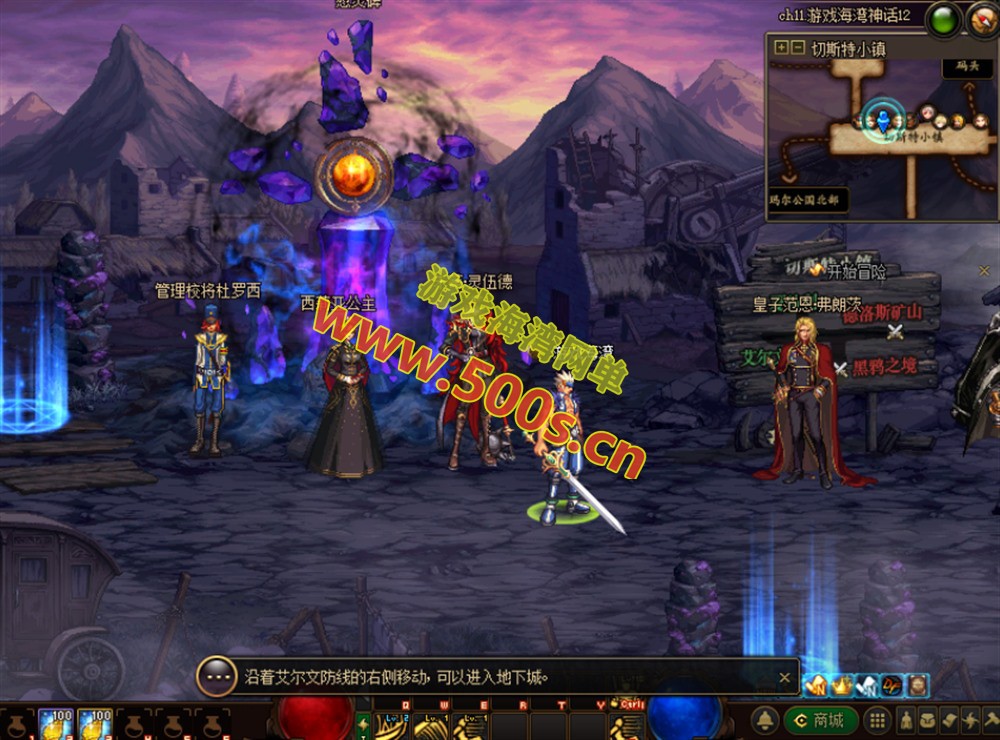Open the hammer icon in bottom menu

coord(989,720)
